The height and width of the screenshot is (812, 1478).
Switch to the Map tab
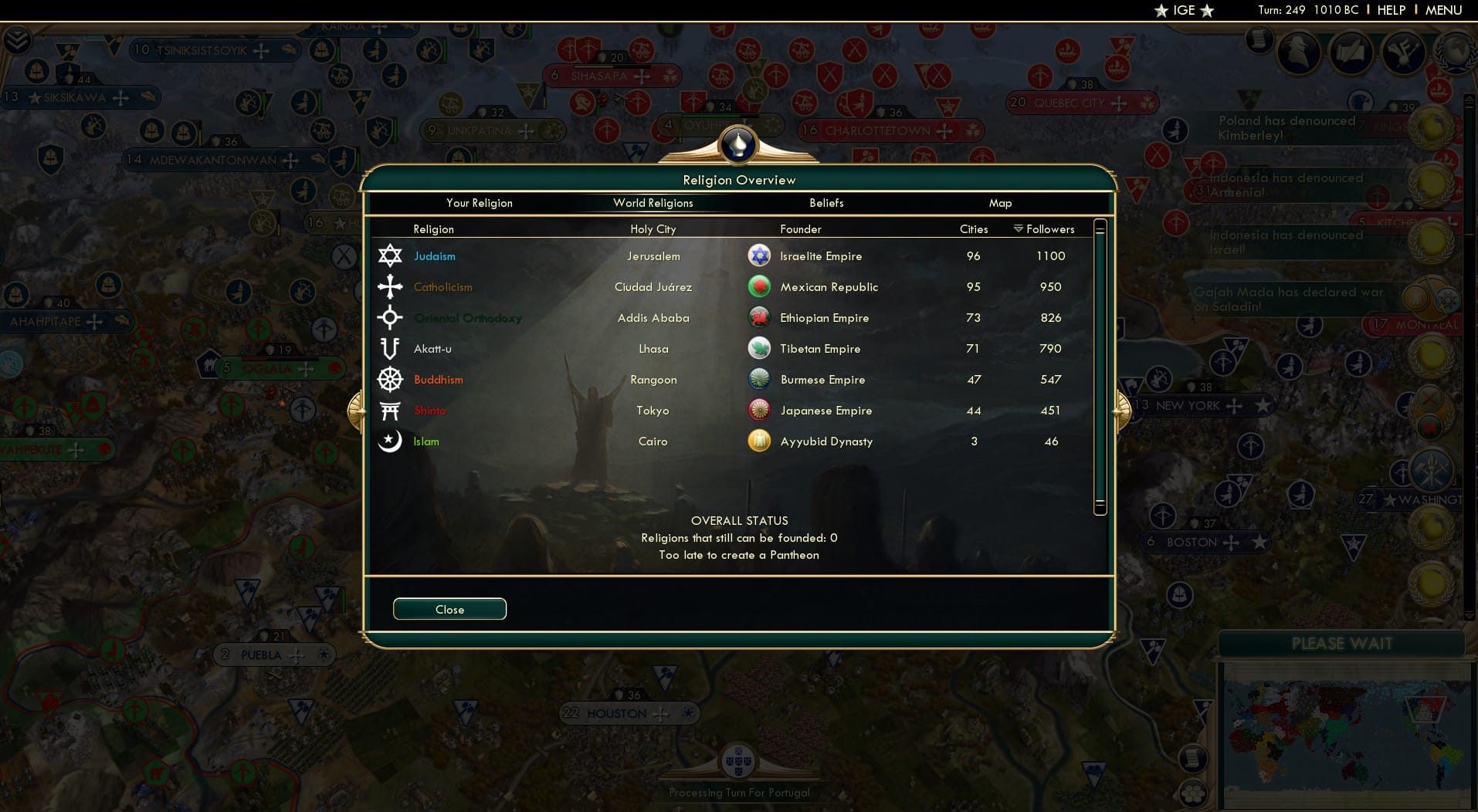click(x=1000, y=203)
